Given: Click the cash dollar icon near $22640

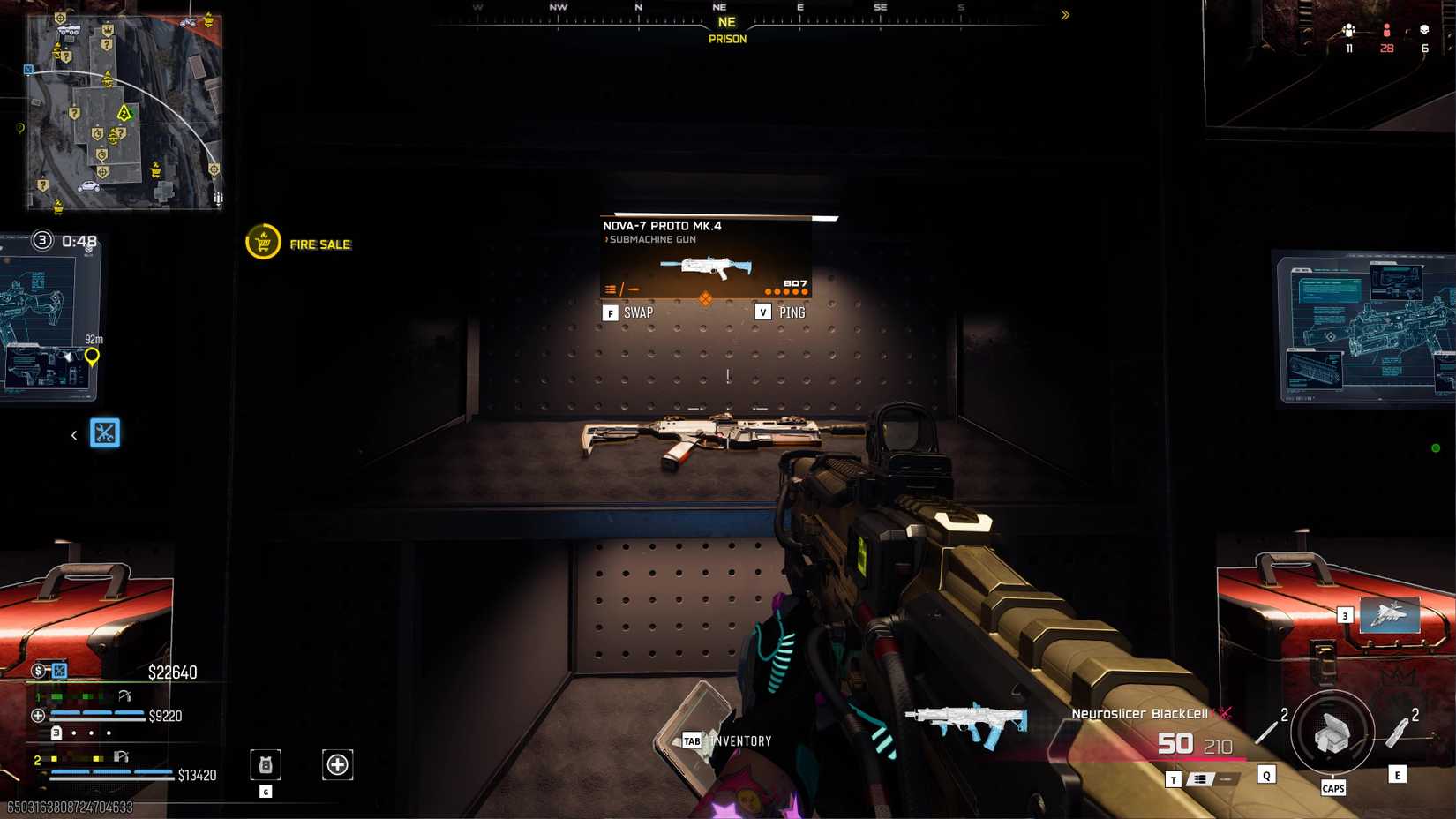Looking at the screenshot, I should point(37,672).
